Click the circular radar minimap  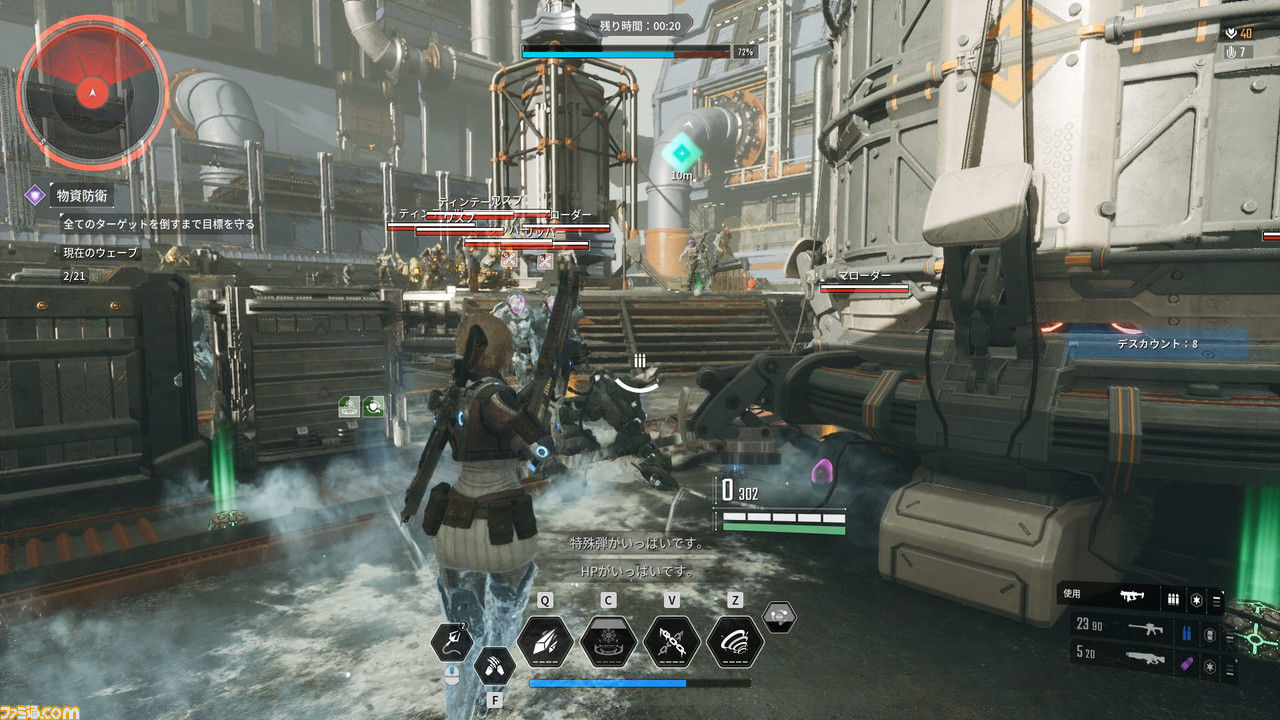coord(92,93)
